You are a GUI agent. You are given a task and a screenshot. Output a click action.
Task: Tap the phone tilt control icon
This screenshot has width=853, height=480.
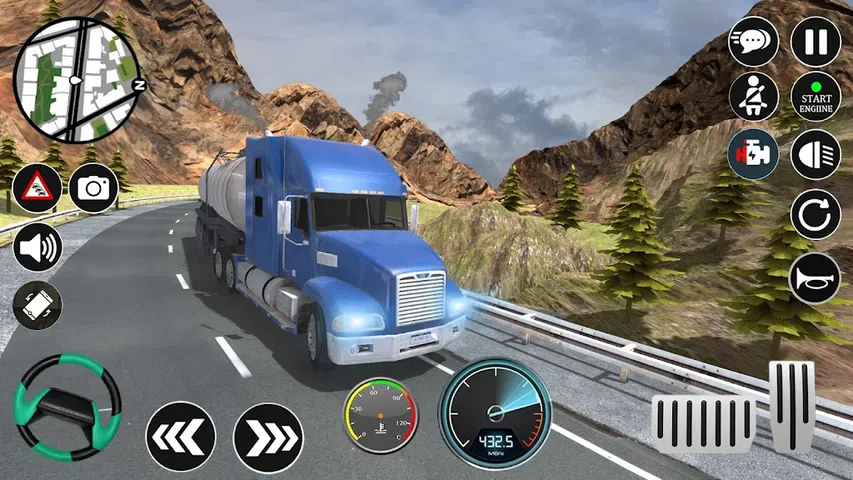click(37, 305)
